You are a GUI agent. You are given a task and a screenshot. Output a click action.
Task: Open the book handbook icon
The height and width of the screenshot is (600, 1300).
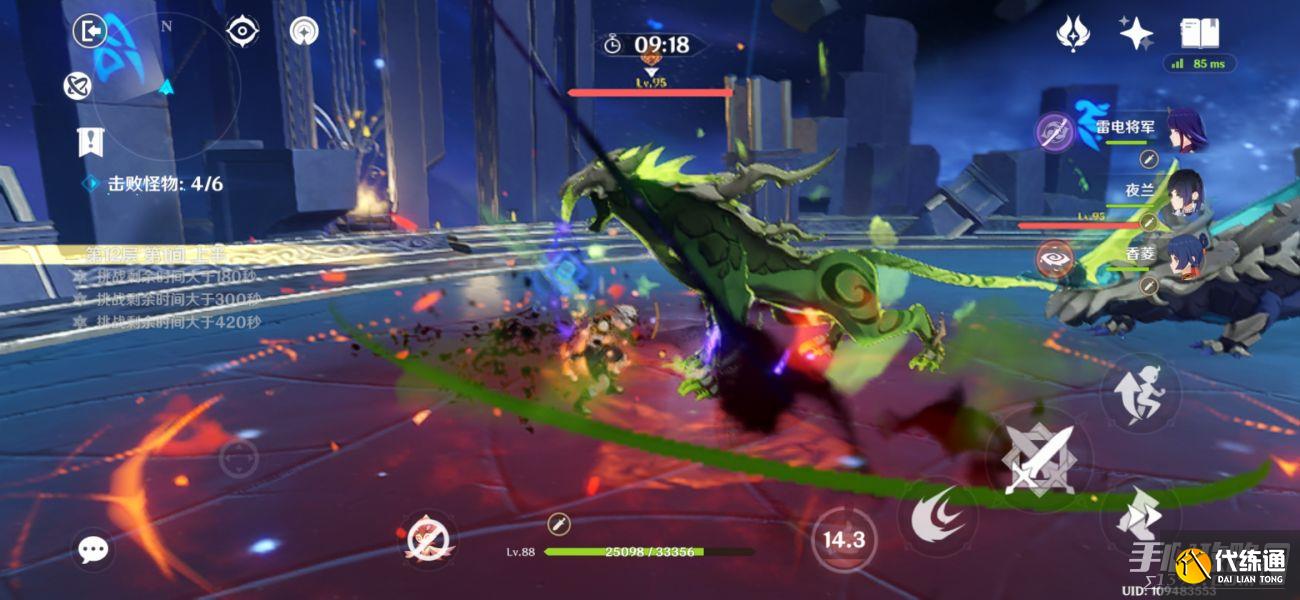pyautogui.click(x=1198, y=33)
